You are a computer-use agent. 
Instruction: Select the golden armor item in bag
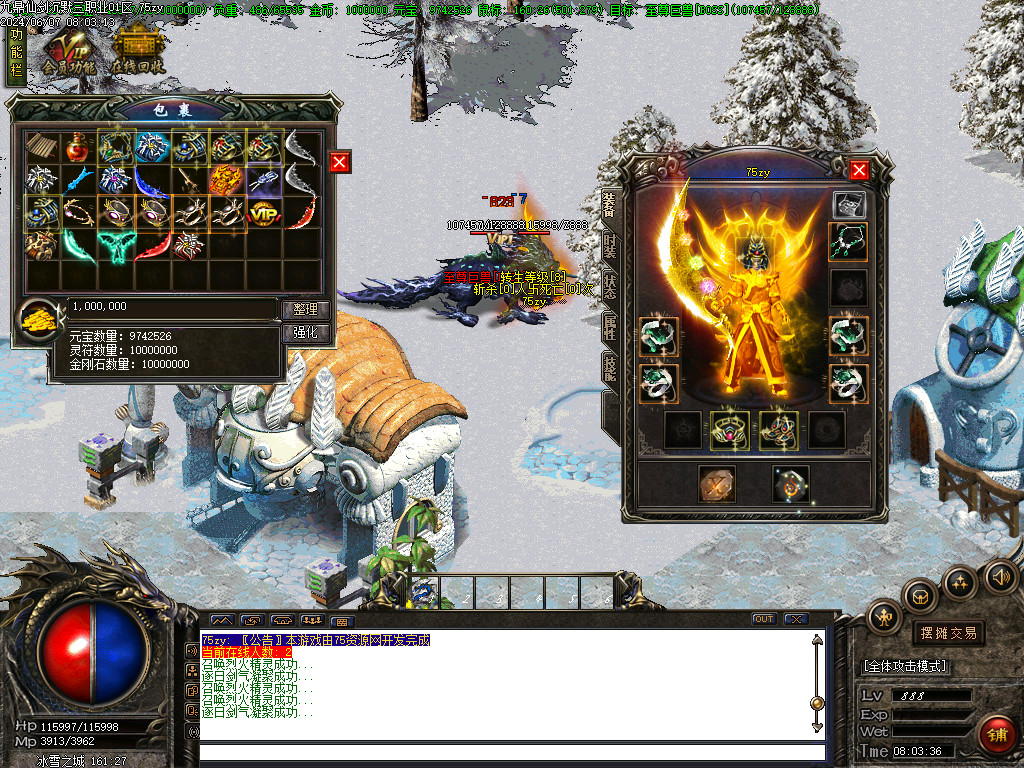coord(226,180)
